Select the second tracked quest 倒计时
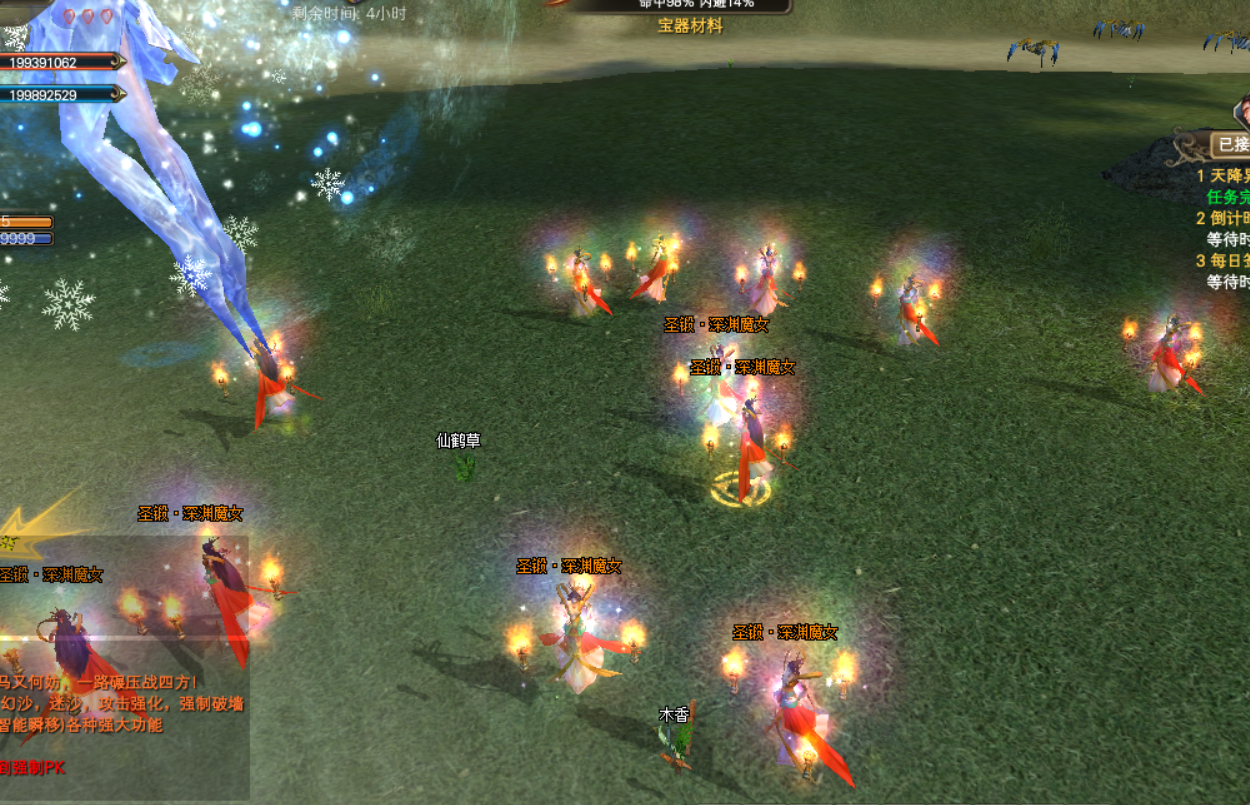 click(x=1224, y=218)
